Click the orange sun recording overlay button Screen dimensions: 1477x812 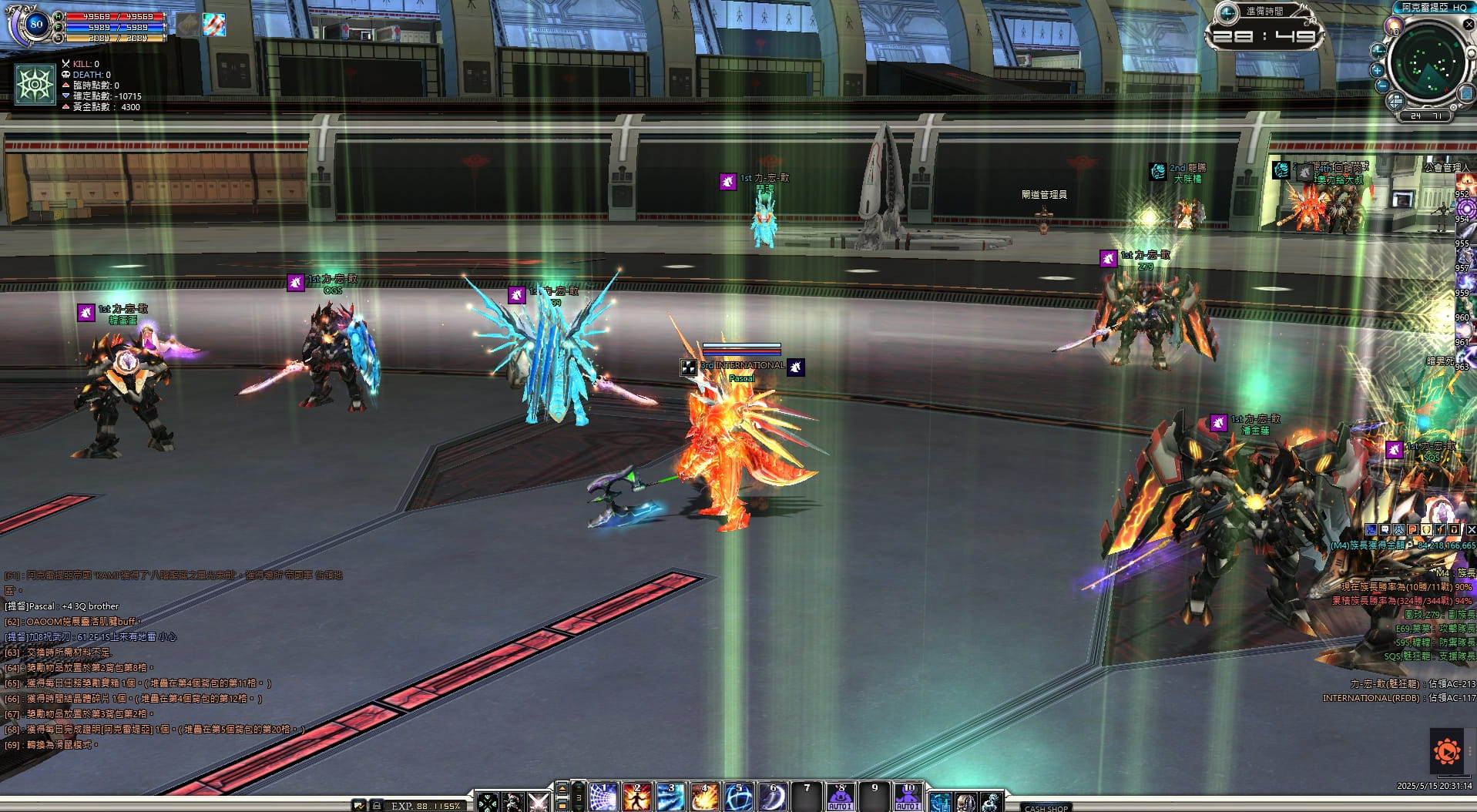pos(1447,750)
